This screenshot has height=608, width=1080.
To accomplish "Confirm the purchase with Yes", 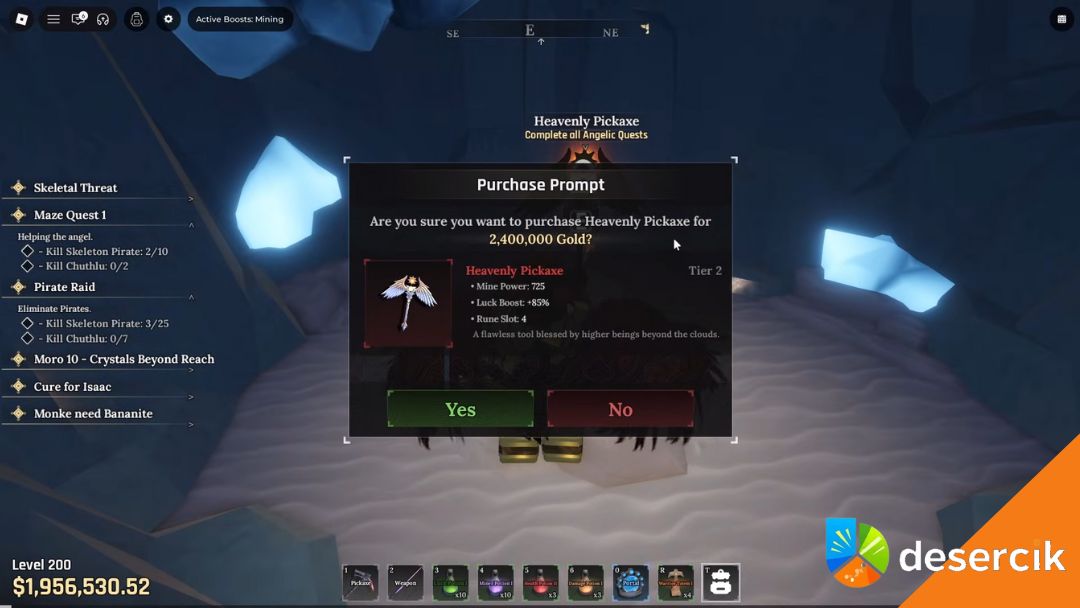I will [460, 409].
